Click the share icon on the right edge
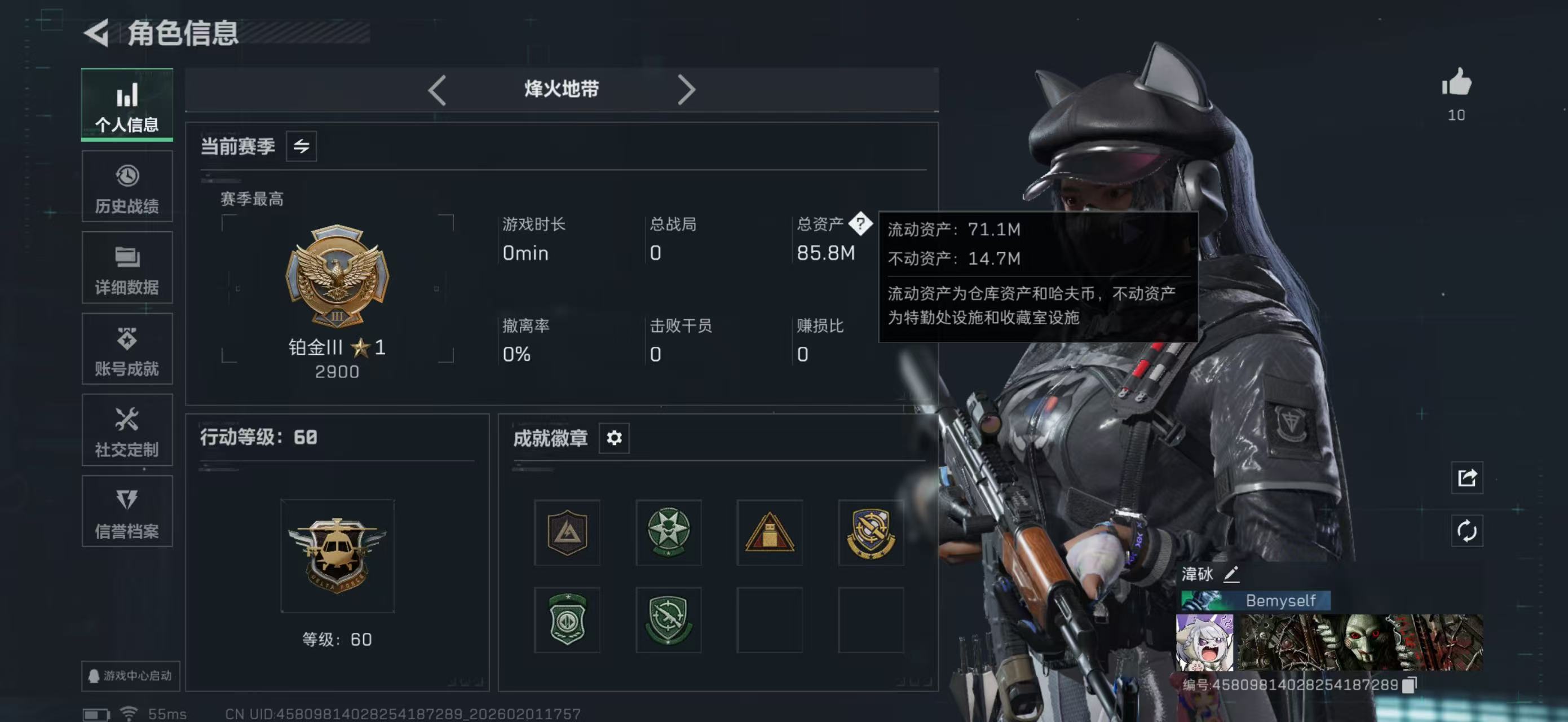 click(1468, 478)
